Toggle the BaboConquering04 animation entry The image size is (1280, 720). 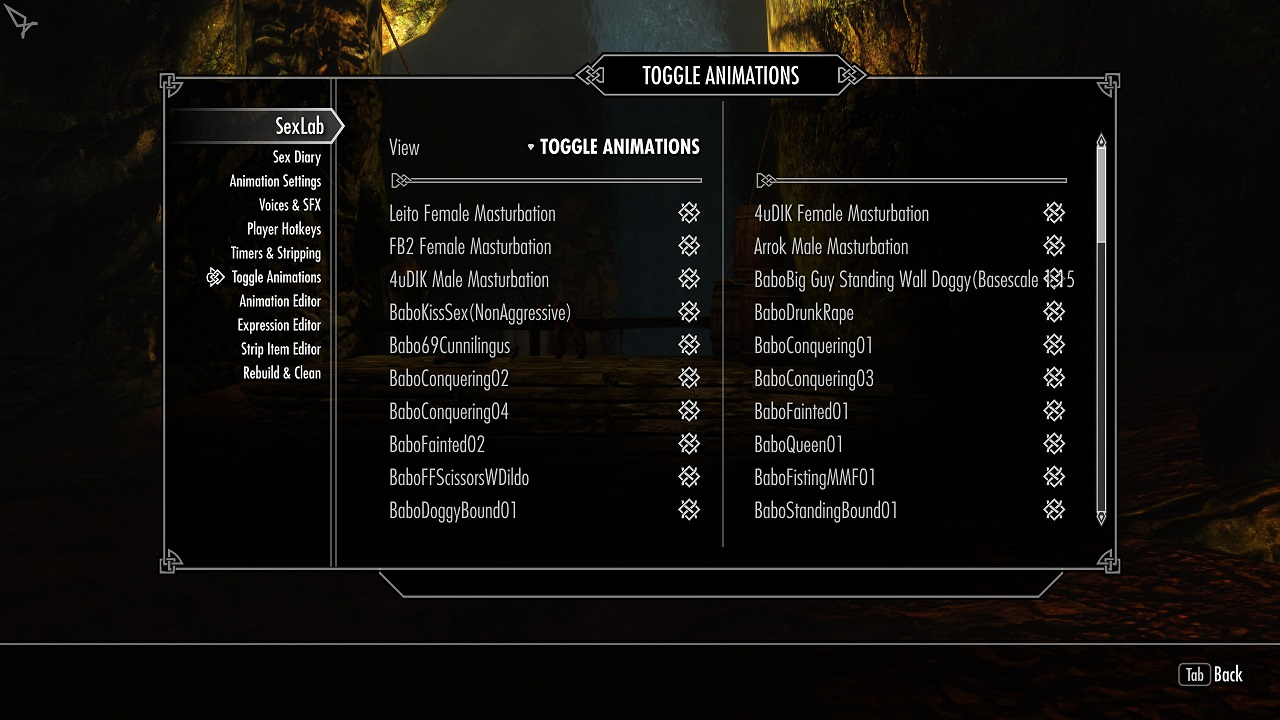tap(689, 411)
